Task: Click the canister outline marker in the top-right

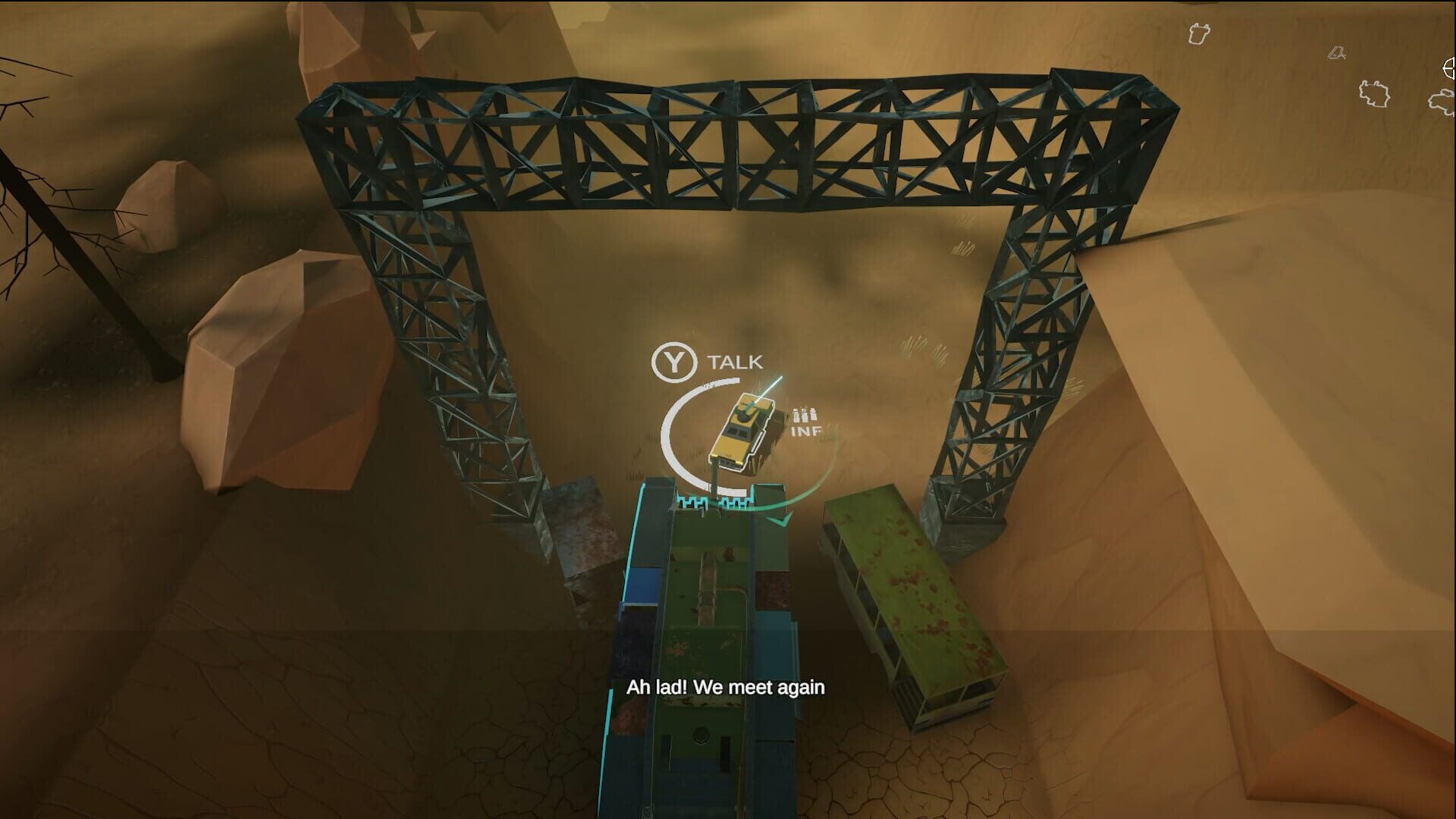Action: [1200, 33]
